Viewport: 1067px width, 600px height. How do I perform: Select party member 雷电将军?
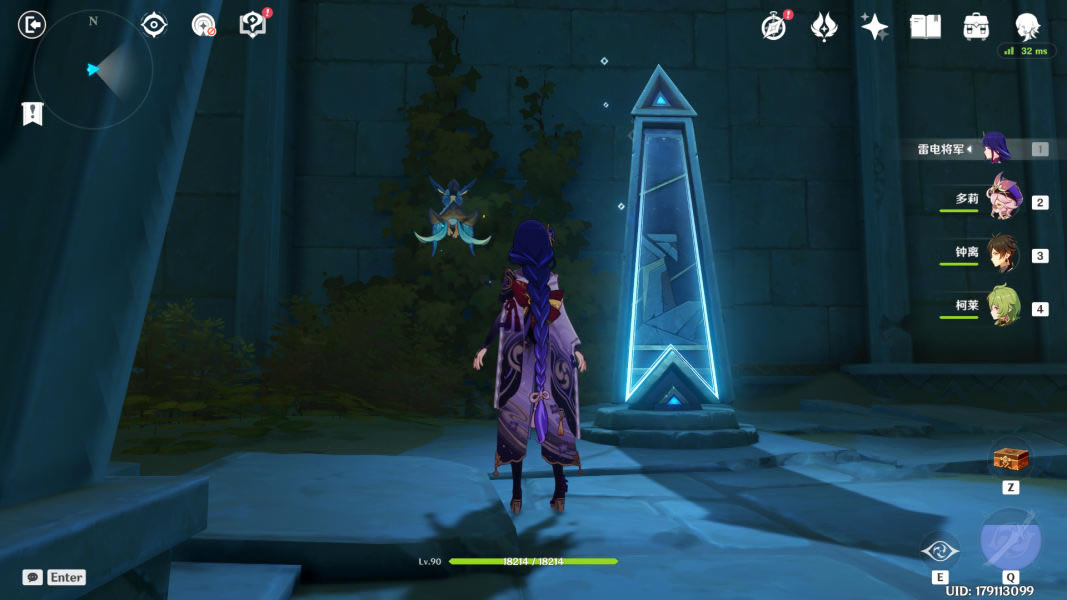click(995, 149)
